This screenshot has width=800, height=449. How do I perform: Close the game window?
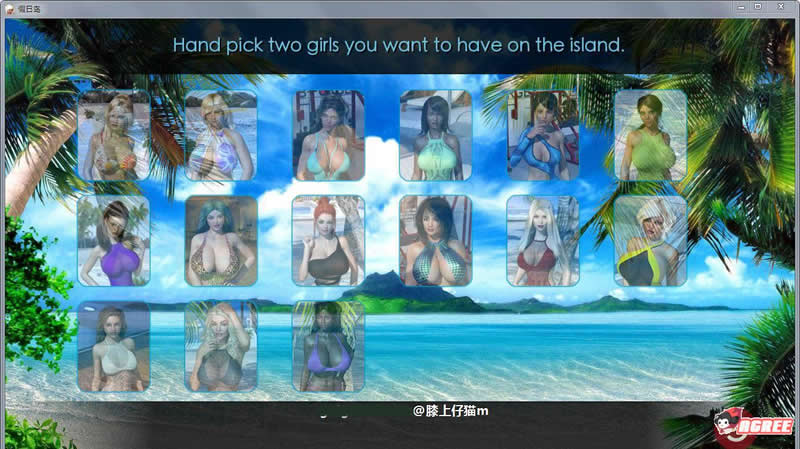pos(785,7)
